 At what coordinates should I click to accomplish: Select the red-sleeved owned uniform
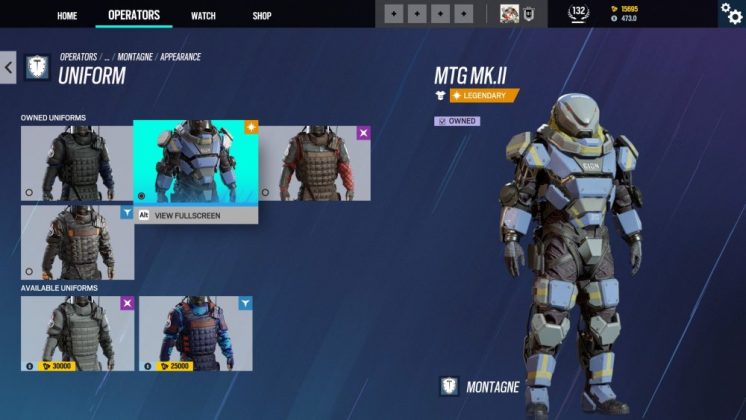tap(314, 163)
